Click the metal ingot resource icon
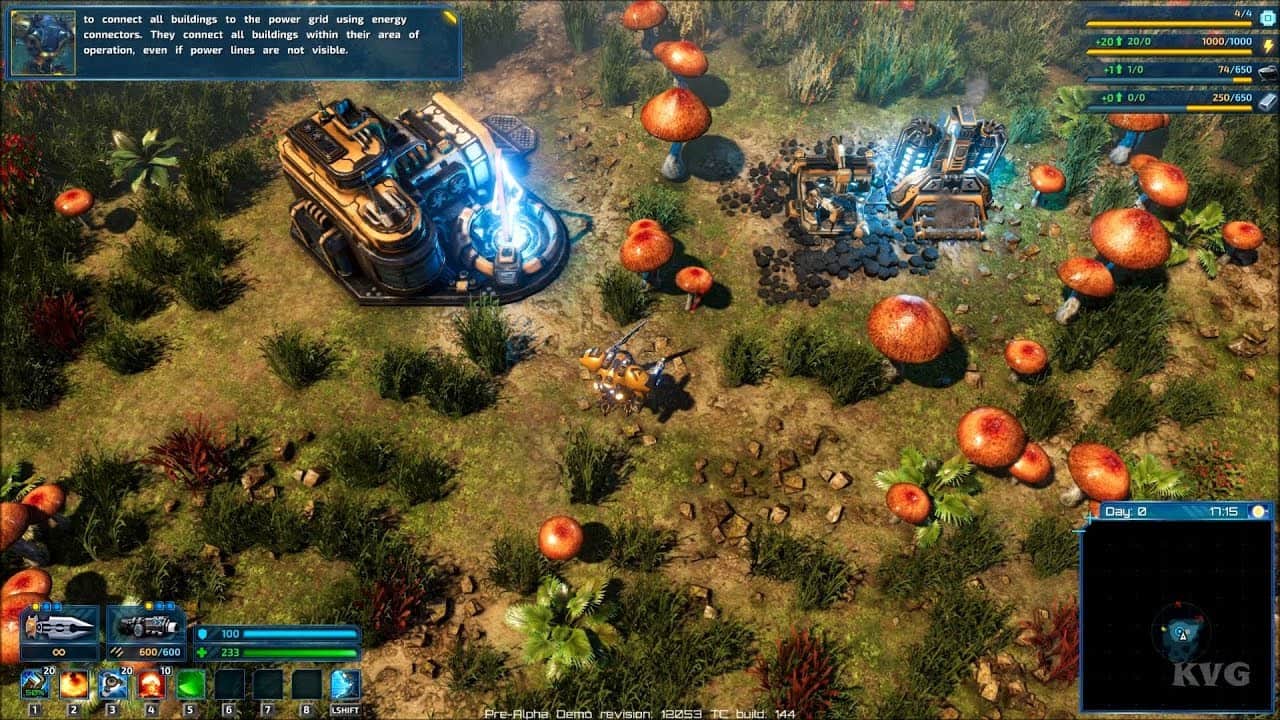Image resolution: width=1280 pixels, height=720 pixels. (x=1267, y=100)
